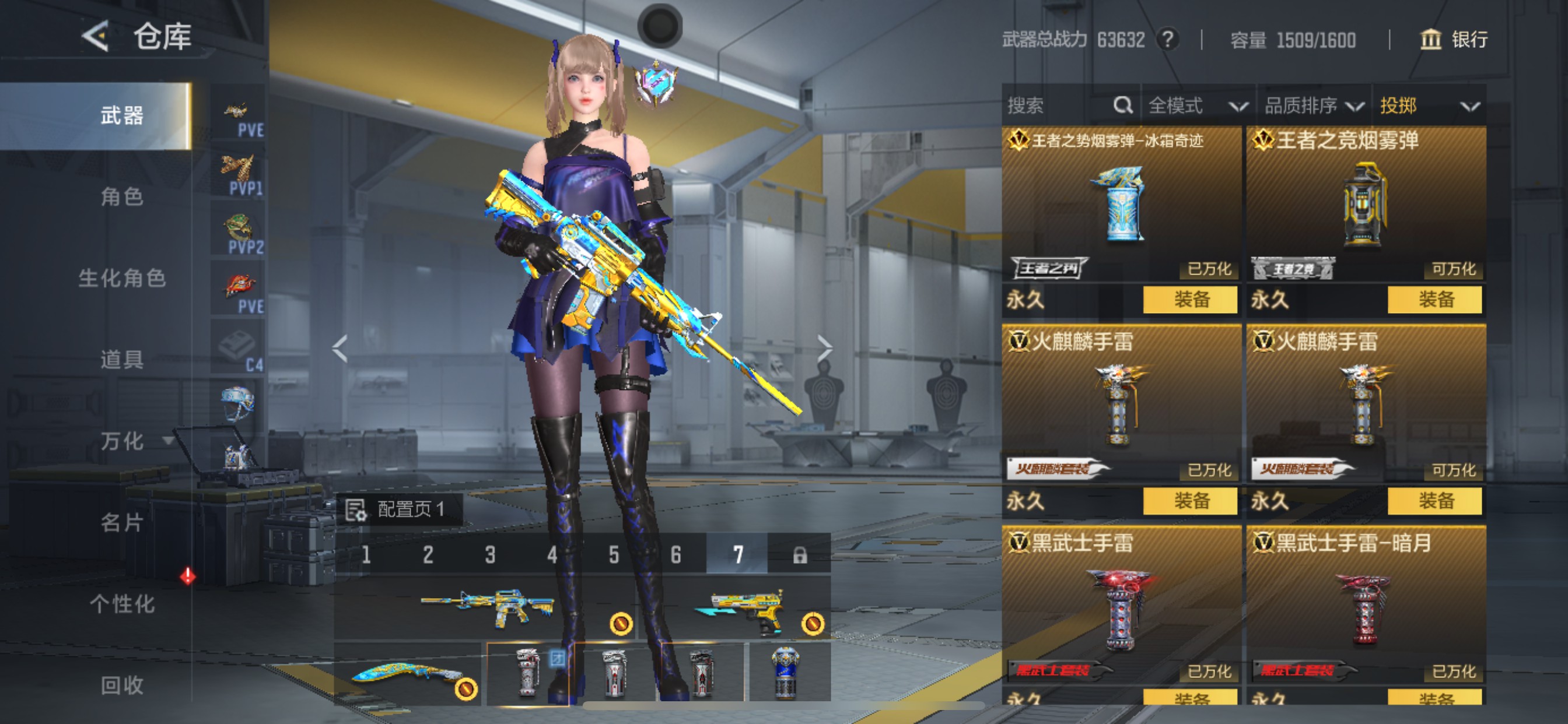Click the search magnifier icon
The height and width of the screenshot is (724, 1568).
pyautogui.click(x=1122, y=105)
